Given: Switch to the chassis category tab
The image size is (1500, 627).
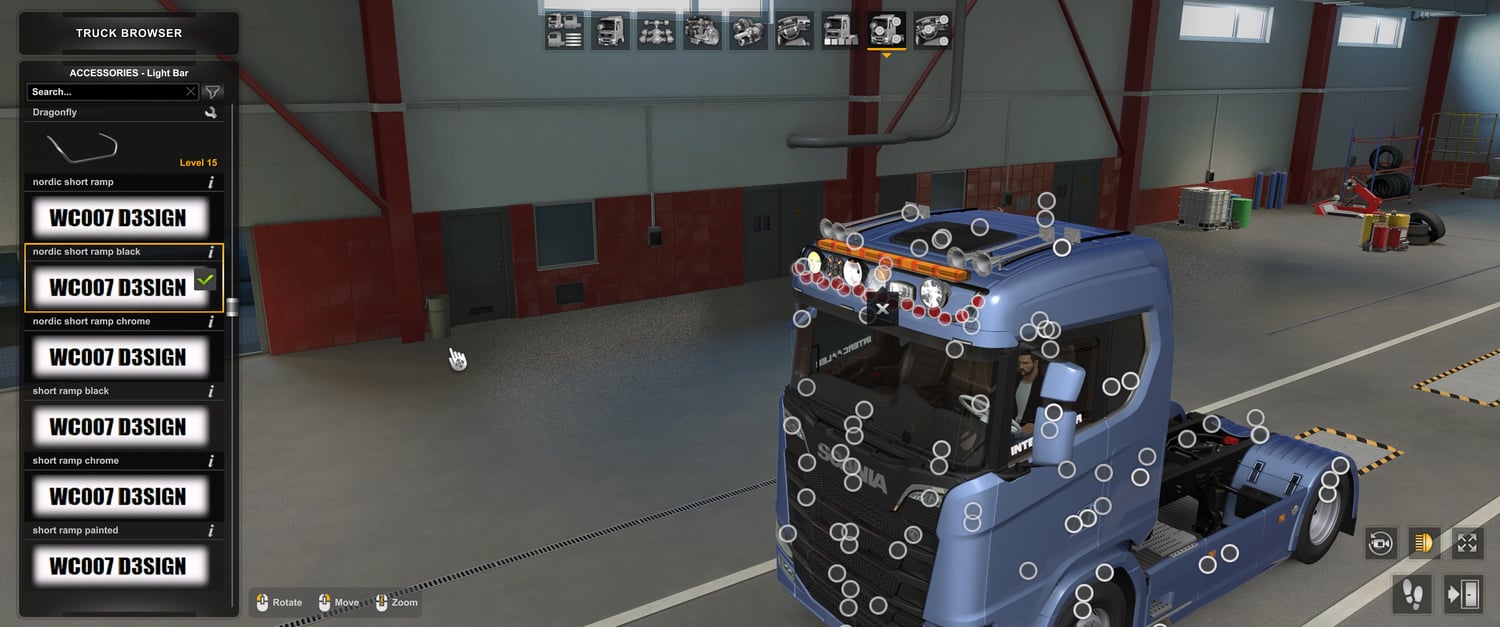Looking at the screenshot, I should pos(656,32).
